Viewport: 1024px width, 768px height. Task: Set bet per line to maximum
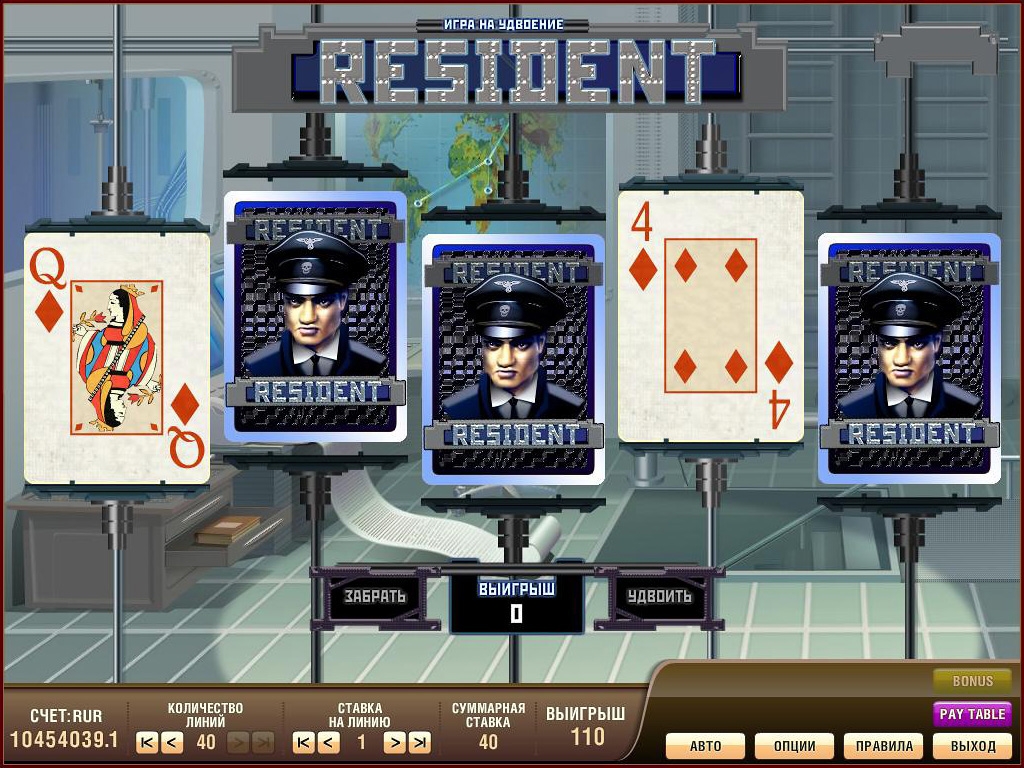pos(420,742)
